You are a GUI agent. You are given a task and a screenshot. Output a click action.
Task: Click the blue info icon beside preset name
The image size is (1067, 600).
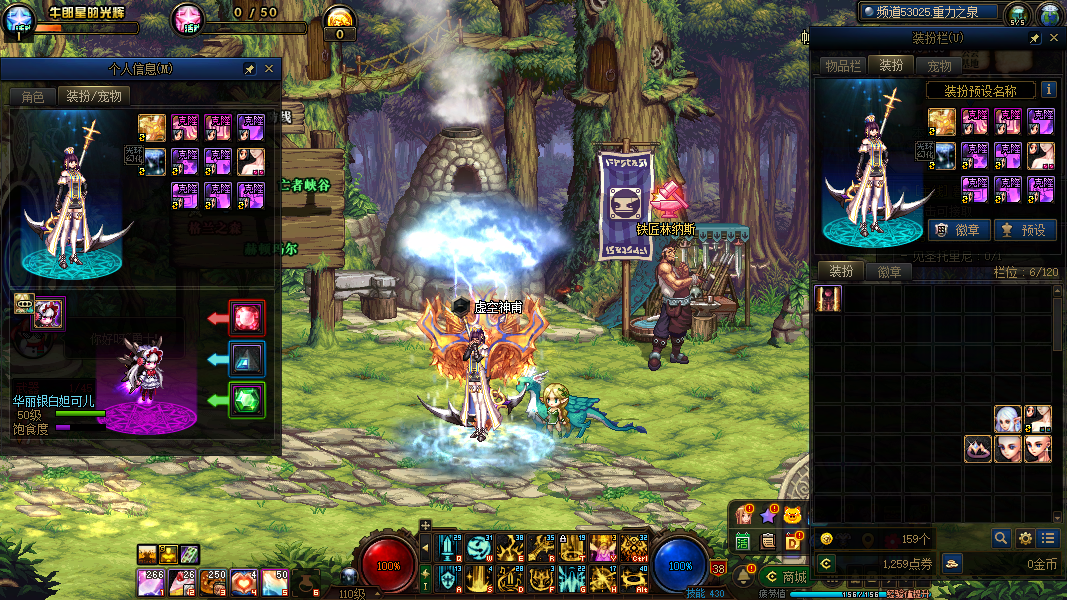point(1048,90)
